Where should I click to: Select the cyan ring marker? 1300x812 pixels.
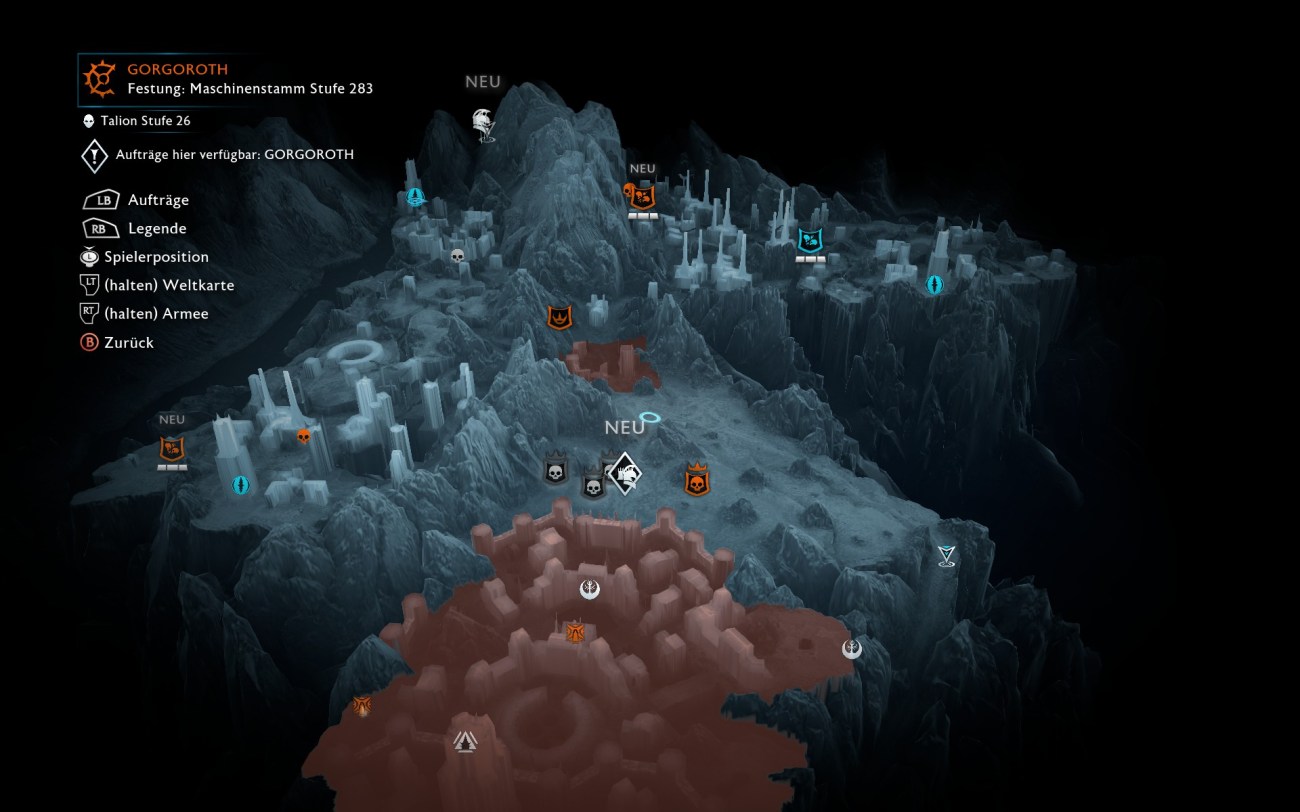(650, 417)
